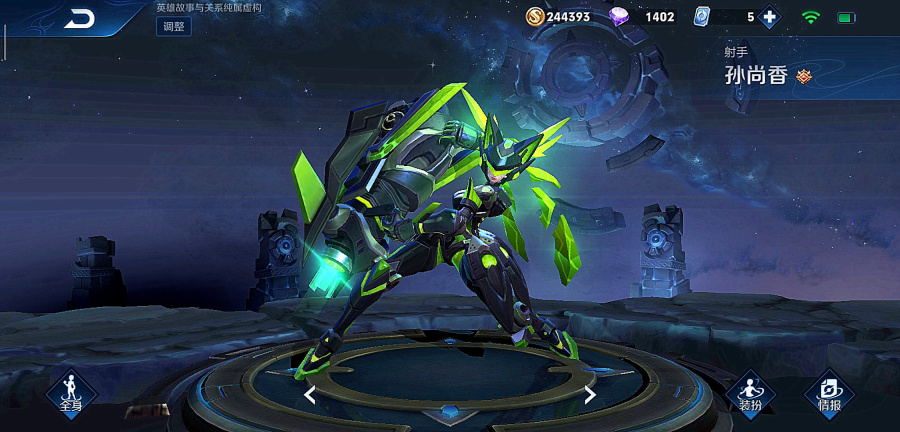The image size is (900, 432).
Task: Open the purple diamond balance
Action: (x=643, y=17)
